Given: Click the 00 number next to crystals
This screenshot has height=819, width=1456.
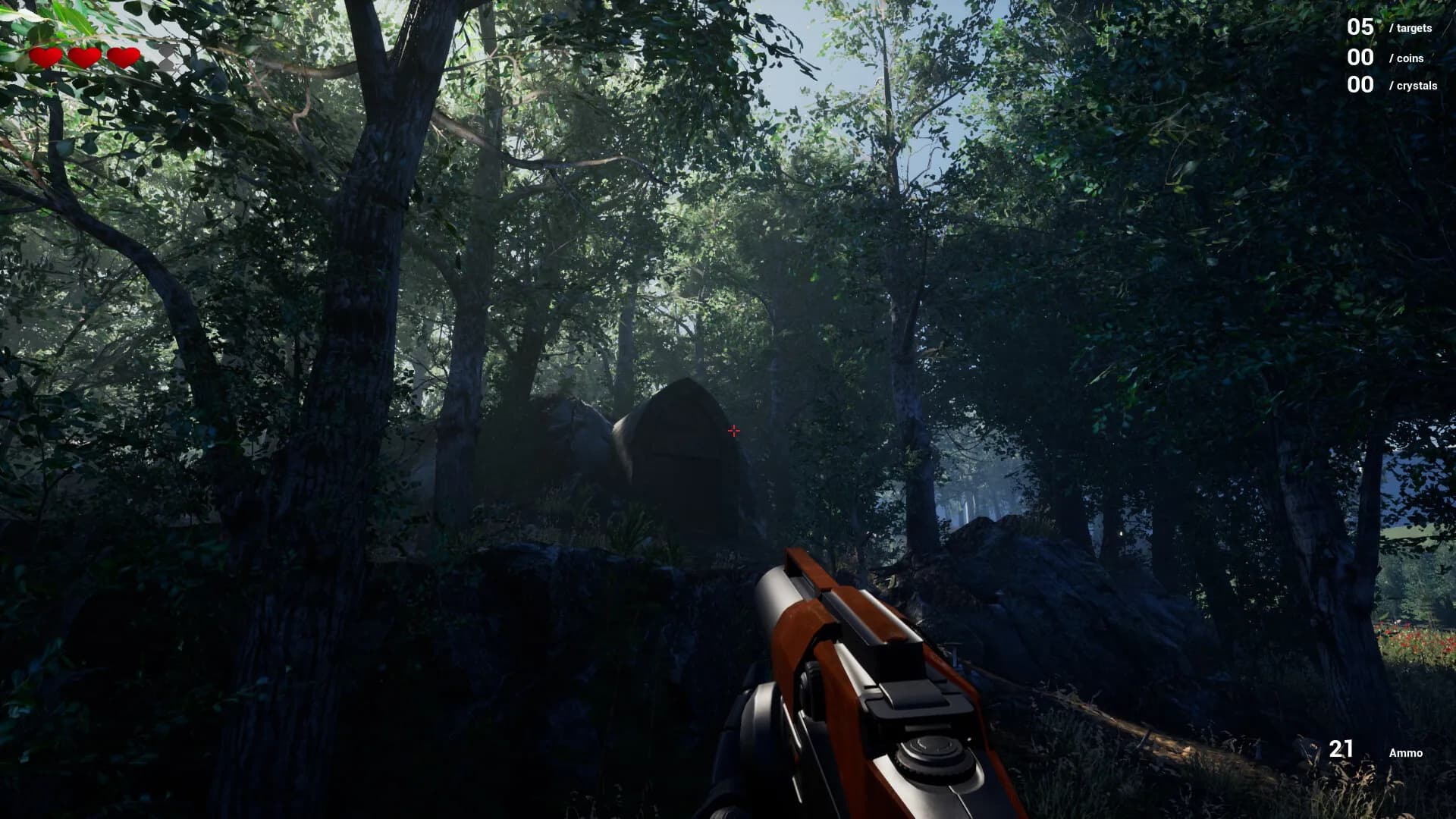Looking at the screenshot, I should 1360,83.
